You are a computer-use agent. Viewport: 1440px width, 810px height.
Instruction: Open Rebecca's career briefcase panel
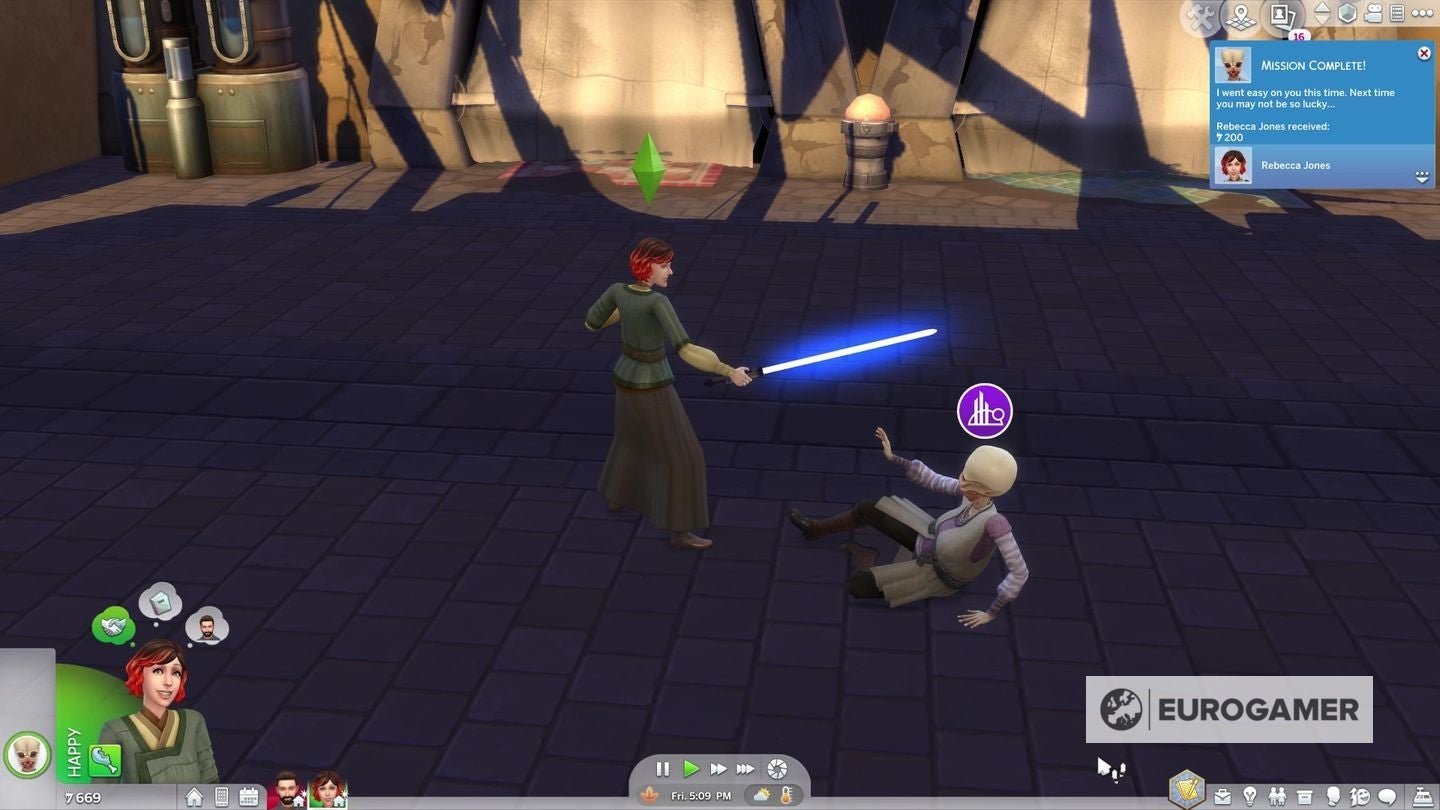pyautogui.click(x=1223, y=796)
